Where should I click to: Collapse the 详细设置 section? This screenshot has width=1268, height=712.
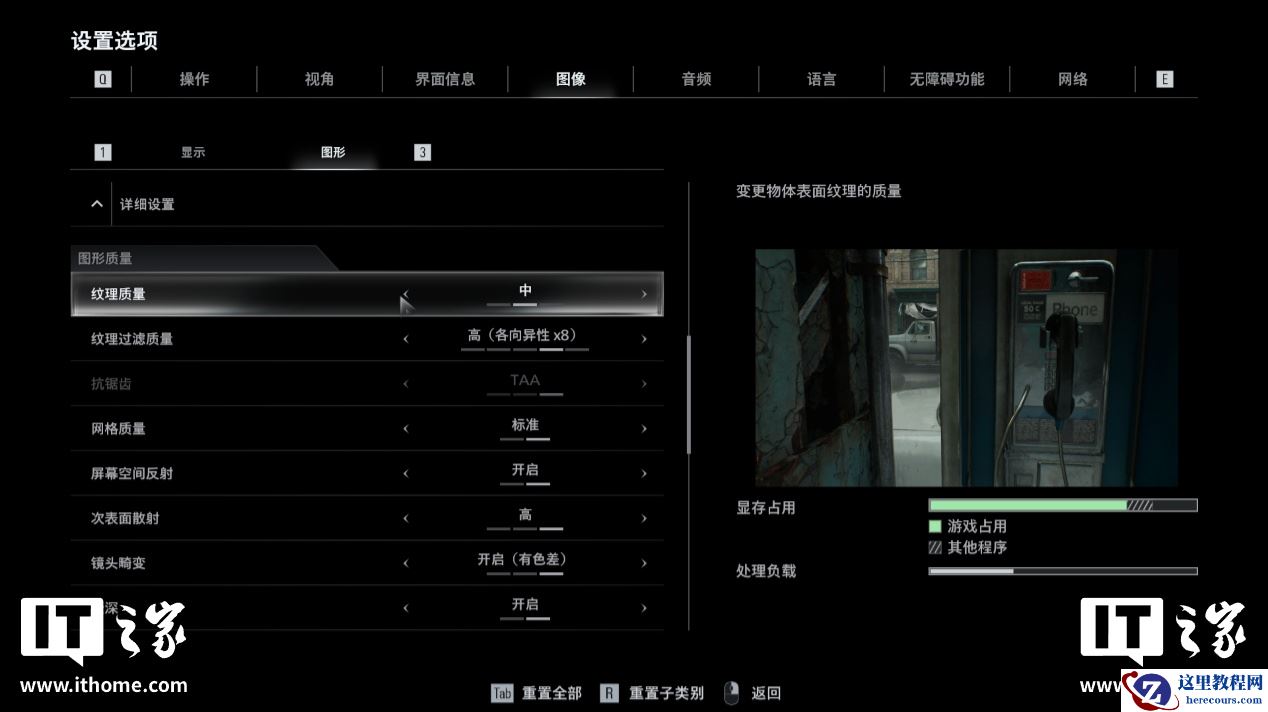point(97,204)
